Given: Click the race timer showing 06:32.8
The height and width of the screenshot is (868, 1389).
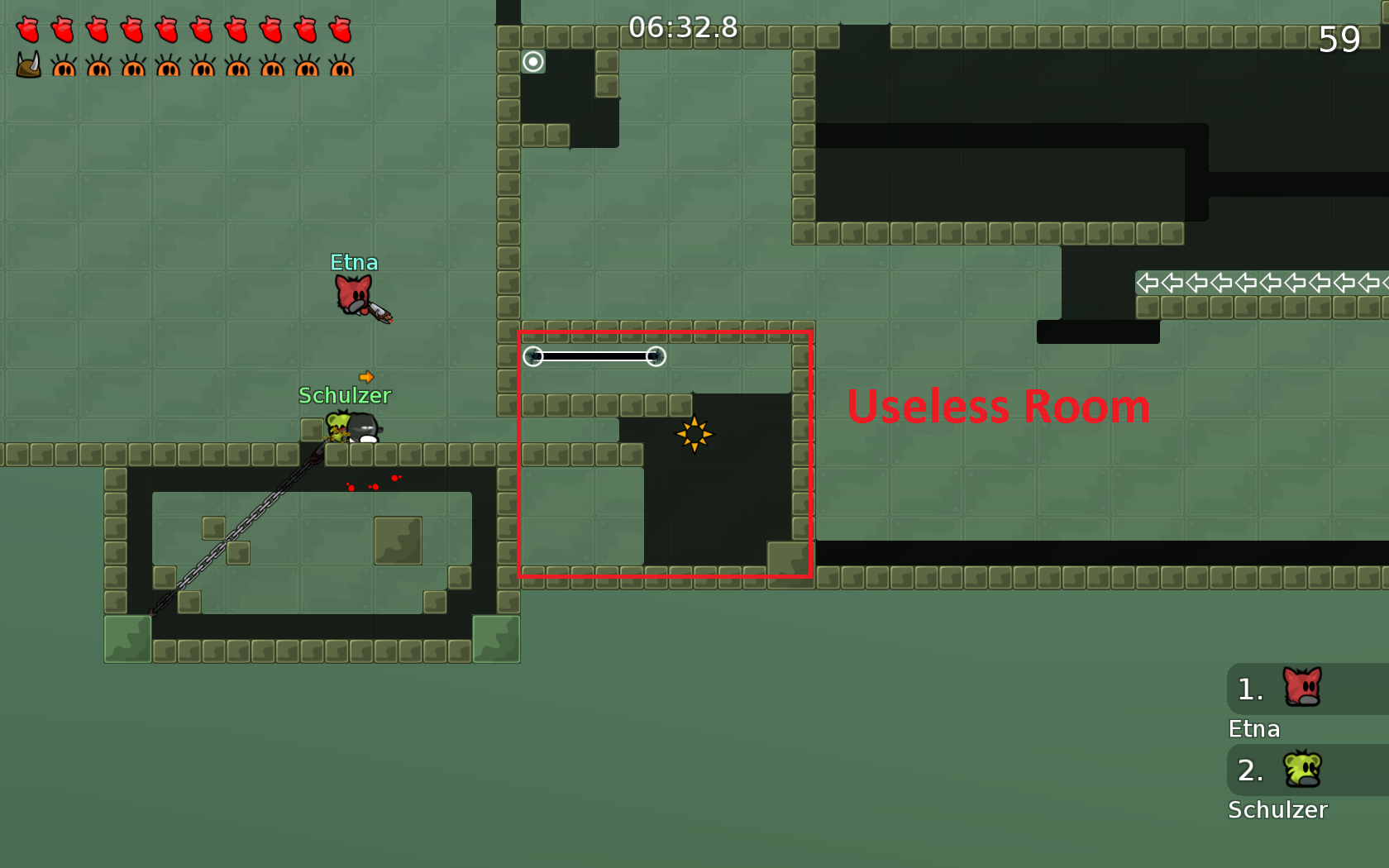Looking at the screenshot, I should point(684,27).
